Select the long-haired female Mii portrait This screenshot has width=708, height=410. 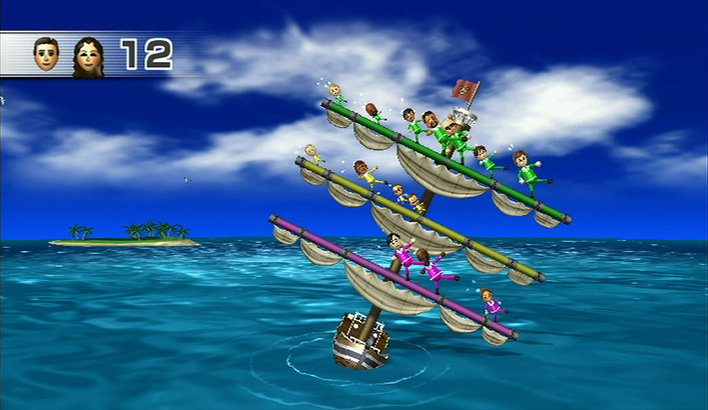(87, 56)
